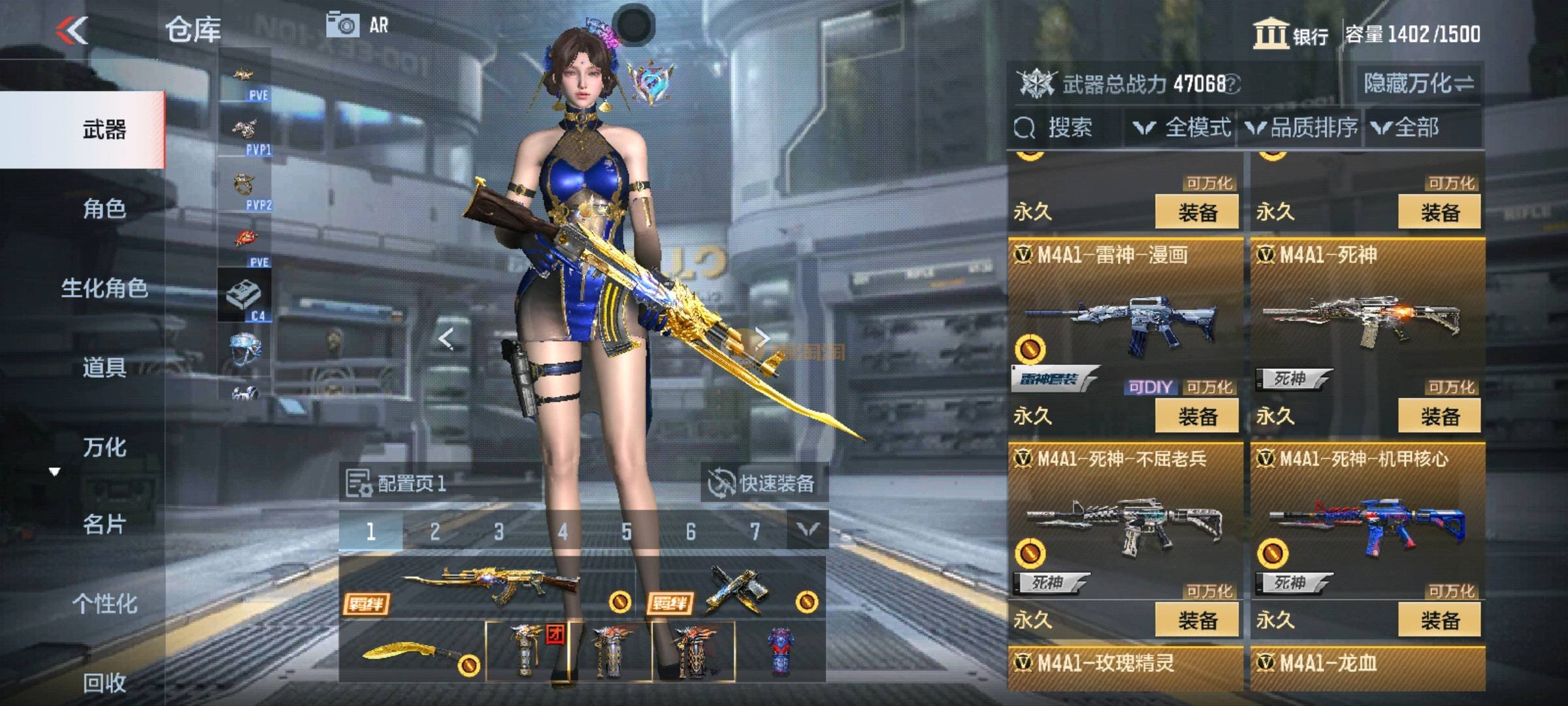Viewport: 1568px width, 706px height.
Task: Switch to the 生化角色 category
Action: coord(105,288)
